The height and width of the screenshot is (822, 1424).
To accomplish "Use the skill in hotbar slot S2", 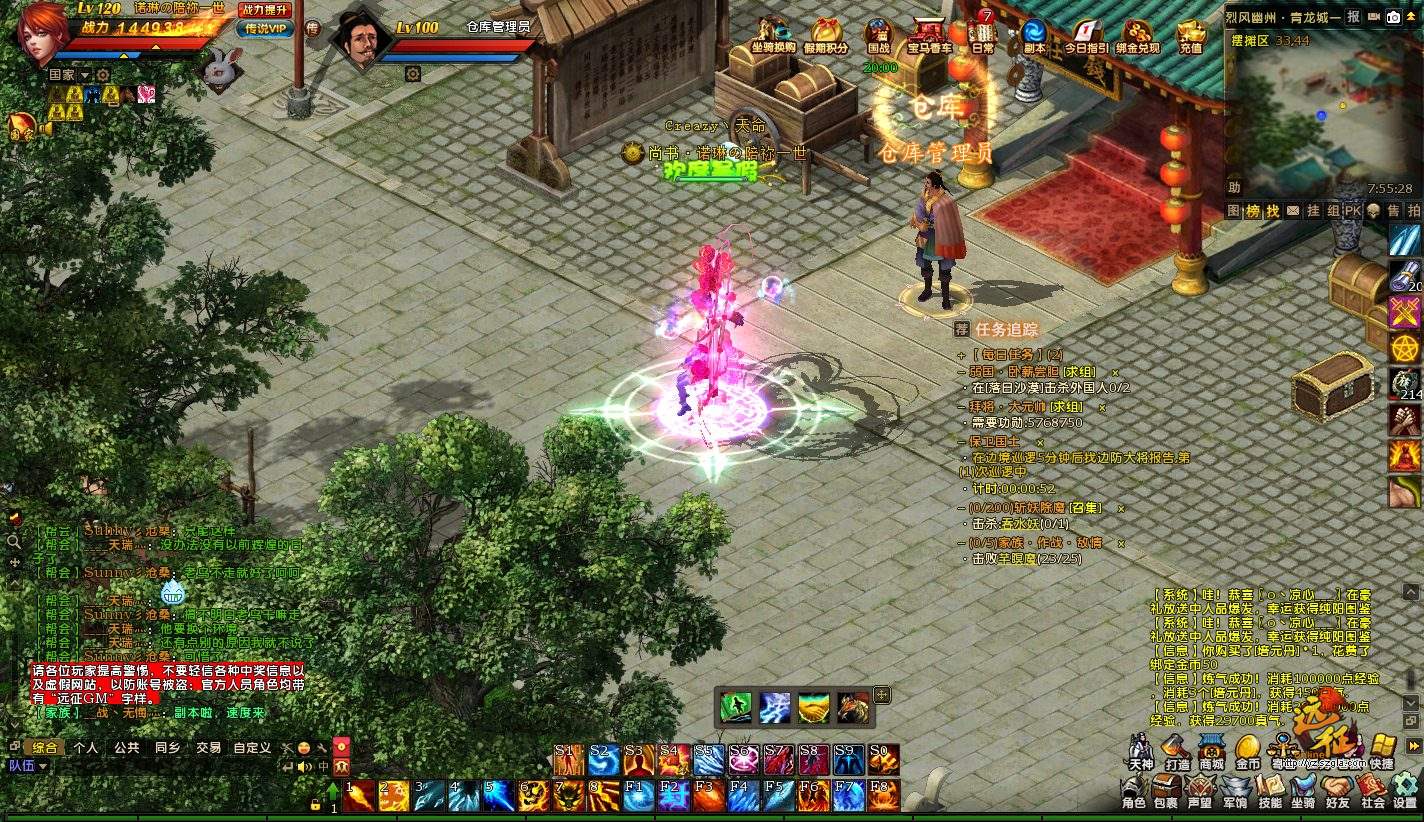I will tap(603, 761).
